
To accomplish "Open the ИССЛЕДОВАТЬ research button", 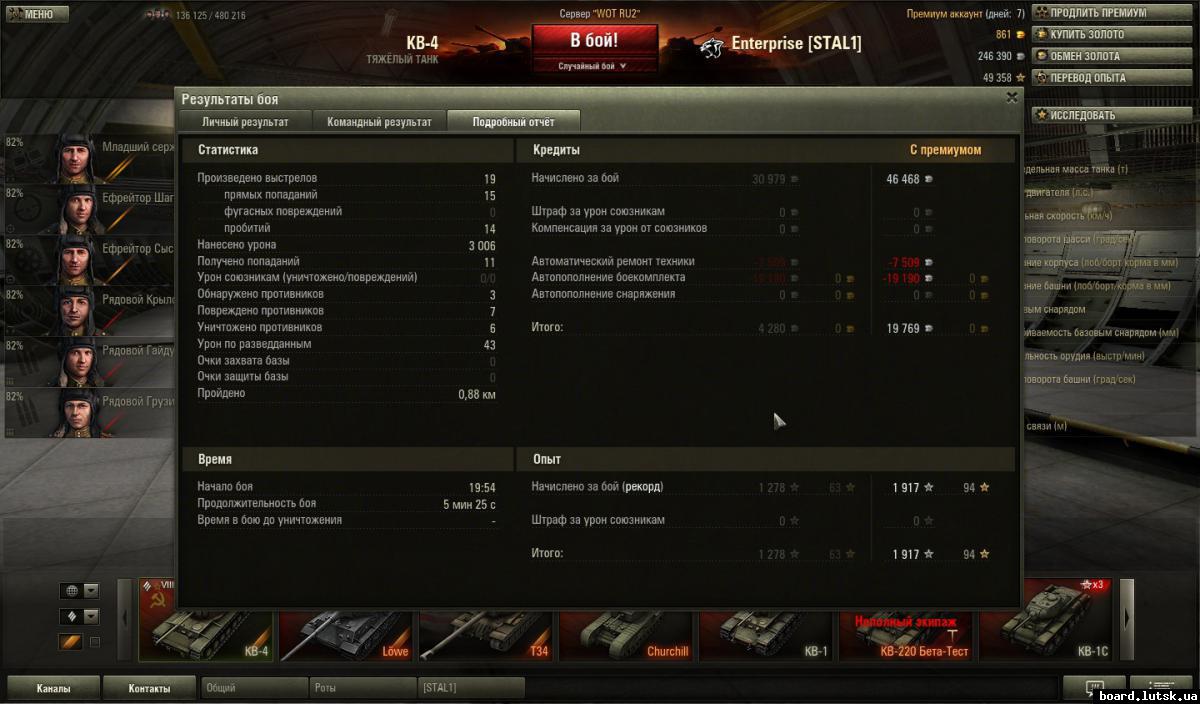I will point(1098,115).
